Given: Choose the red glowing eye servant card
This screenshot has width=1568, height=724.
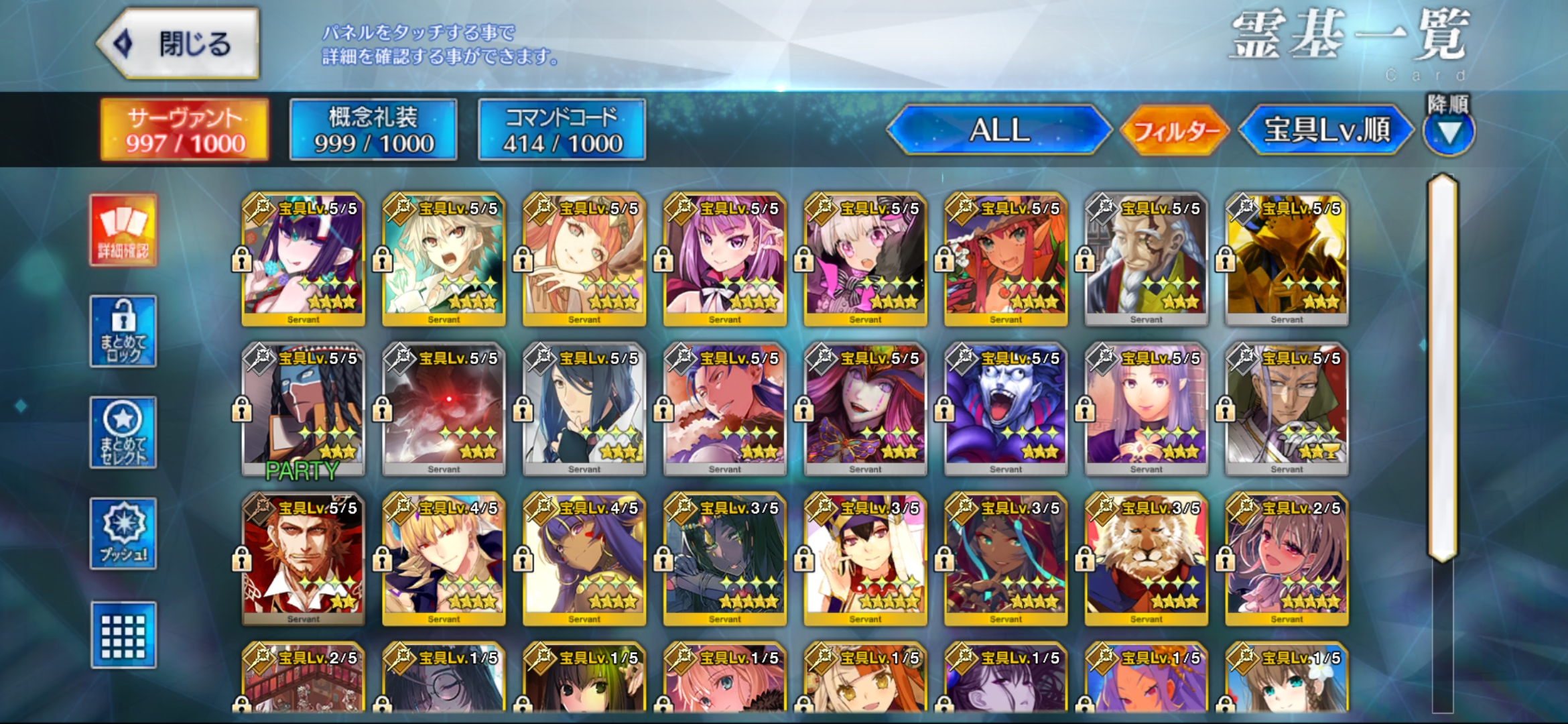Looking at the screenshot, I should coord(444,409).
